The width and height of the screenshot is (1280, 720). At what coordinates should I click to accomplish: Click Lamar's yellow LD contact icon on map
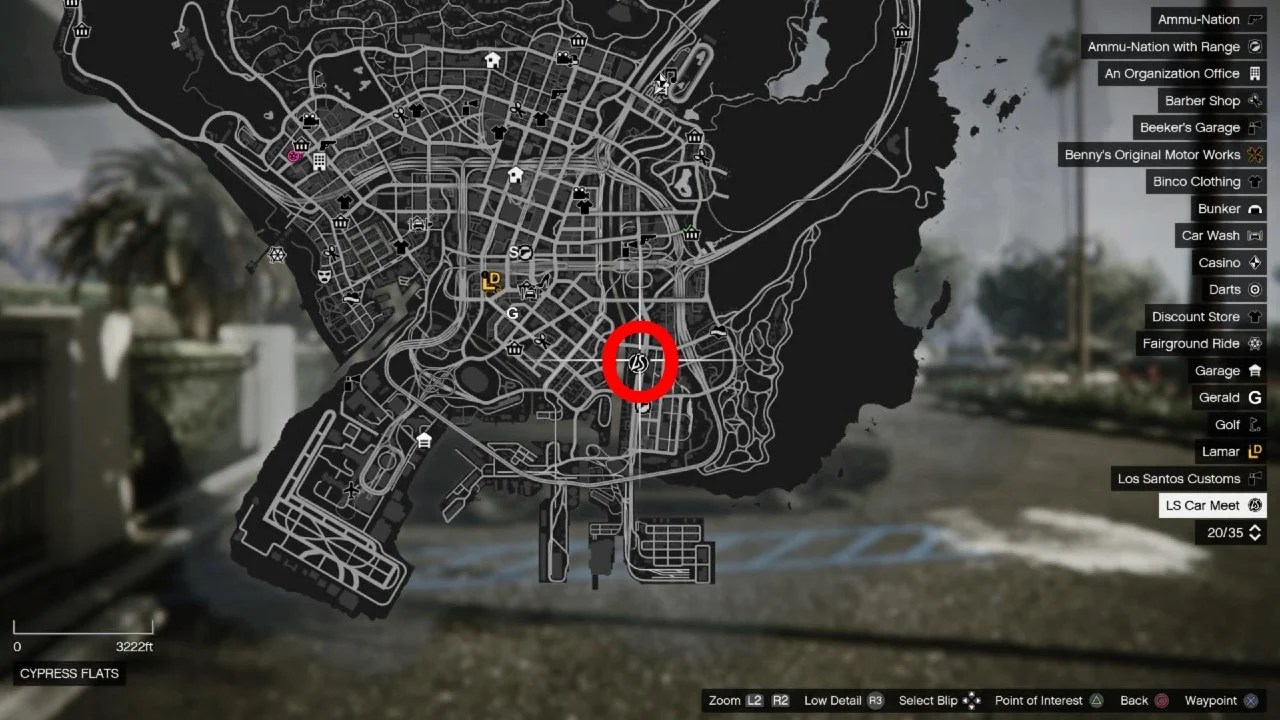click(x=491, y=282)
